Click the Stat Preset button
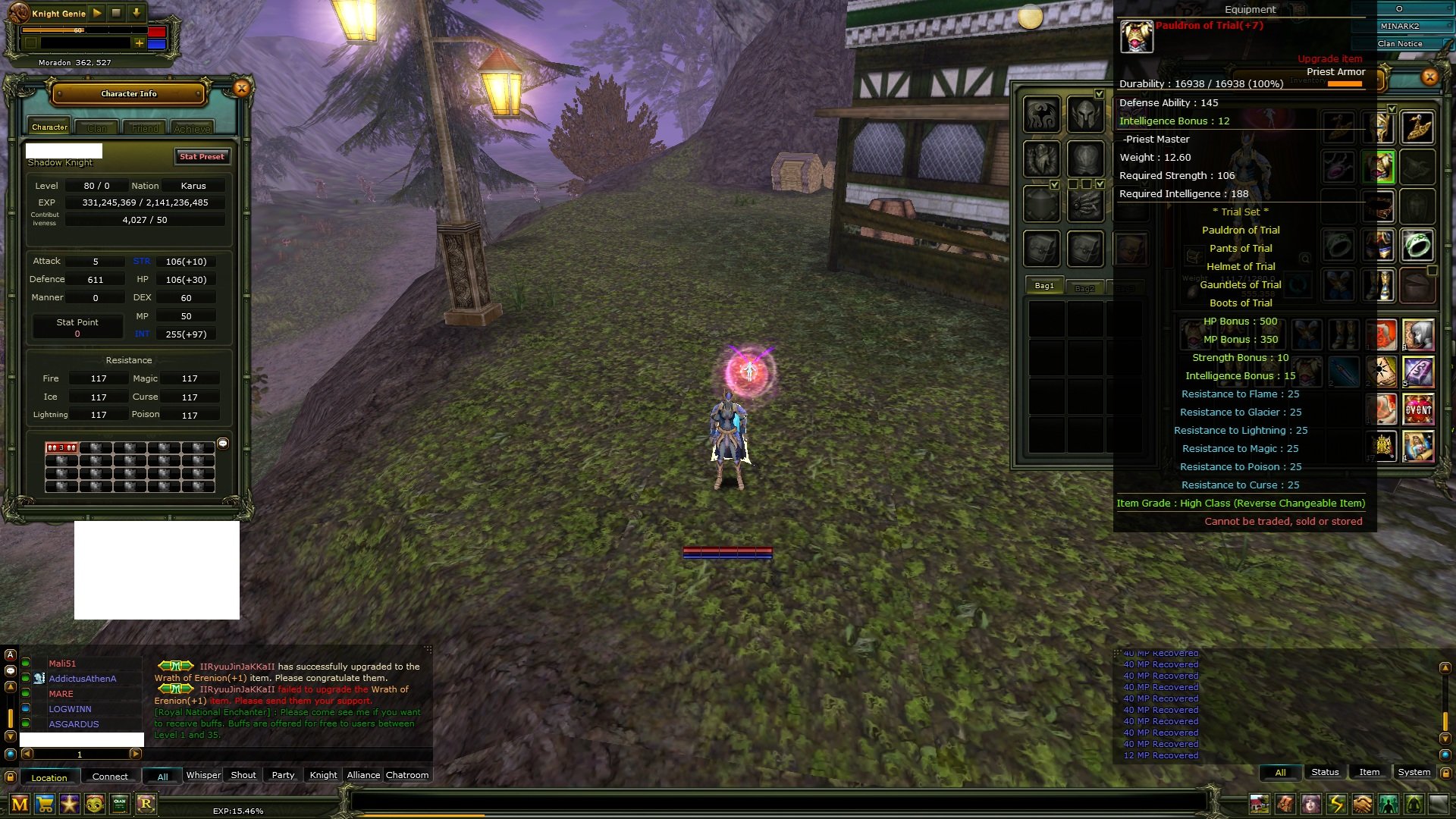Screen dimensions: 1456x819 point(202,157)
